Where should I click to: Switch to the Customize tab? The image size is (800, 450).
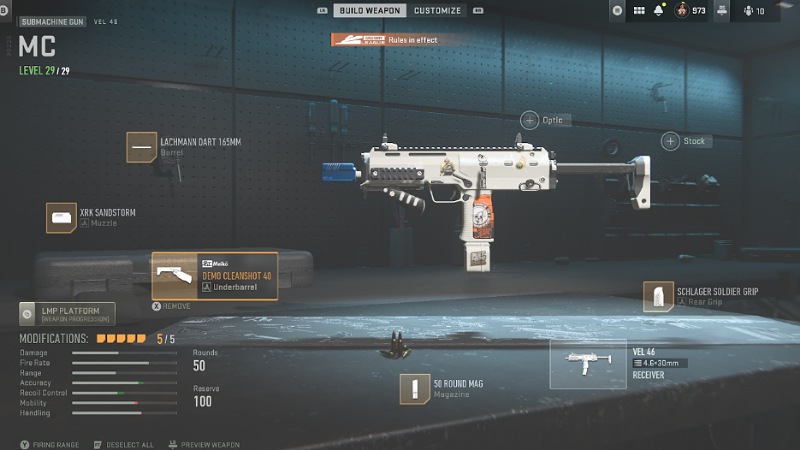(x=438, y=11)
